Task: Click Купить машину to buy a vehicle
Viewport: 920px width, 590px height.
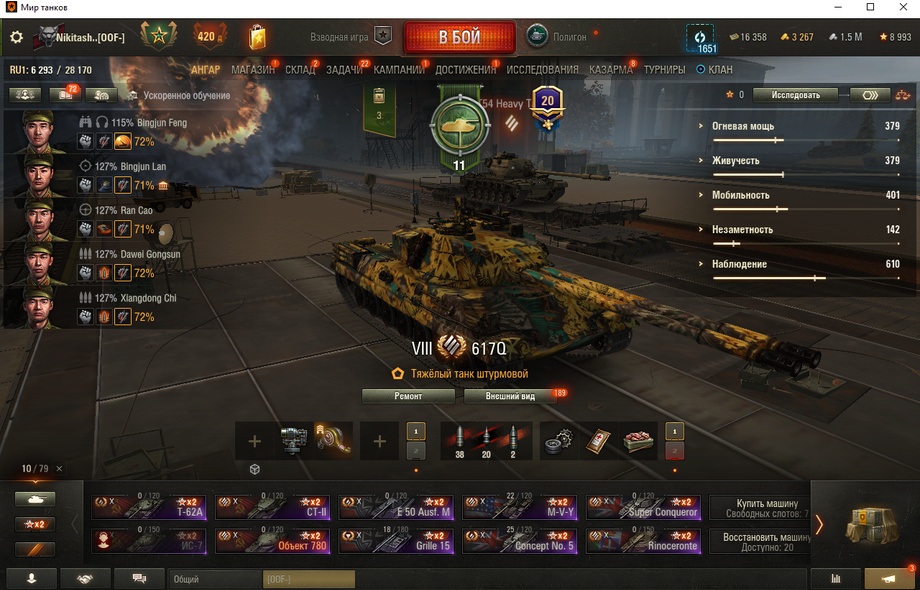Action: tap(759, 507)
